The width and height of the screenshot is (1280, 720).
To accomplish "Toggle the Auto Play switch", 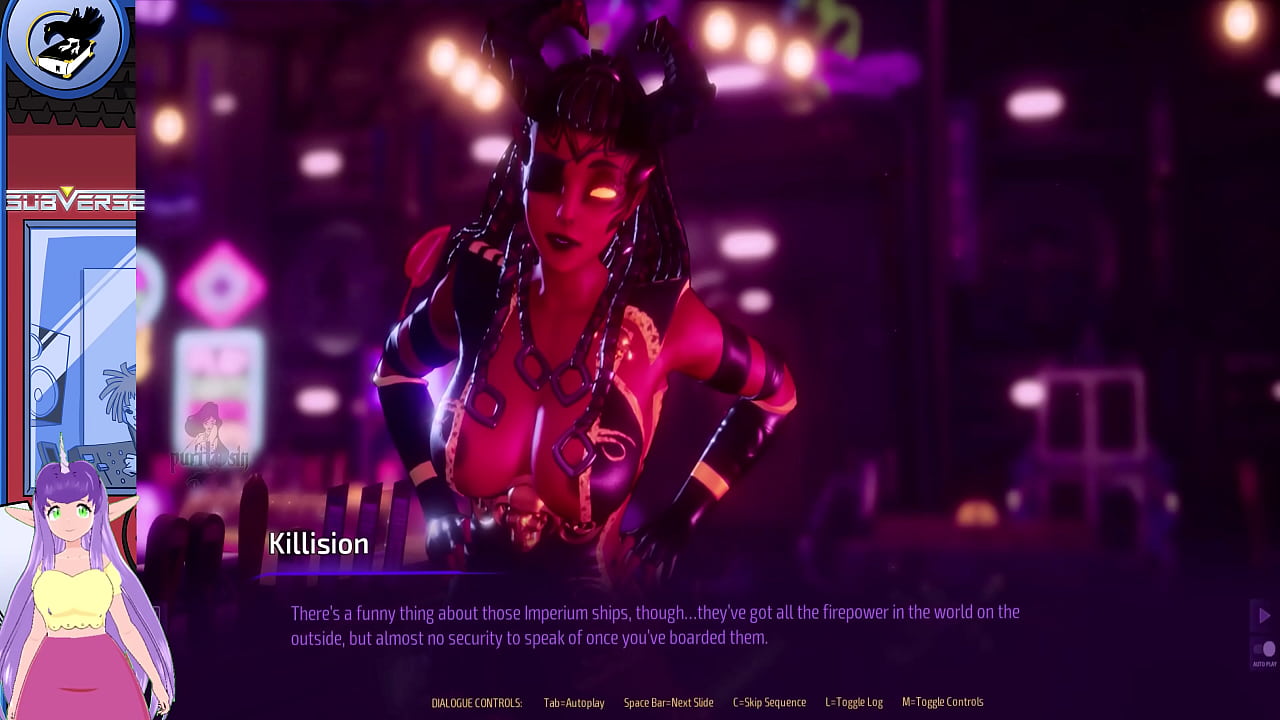I will [x=1265, y=649].
